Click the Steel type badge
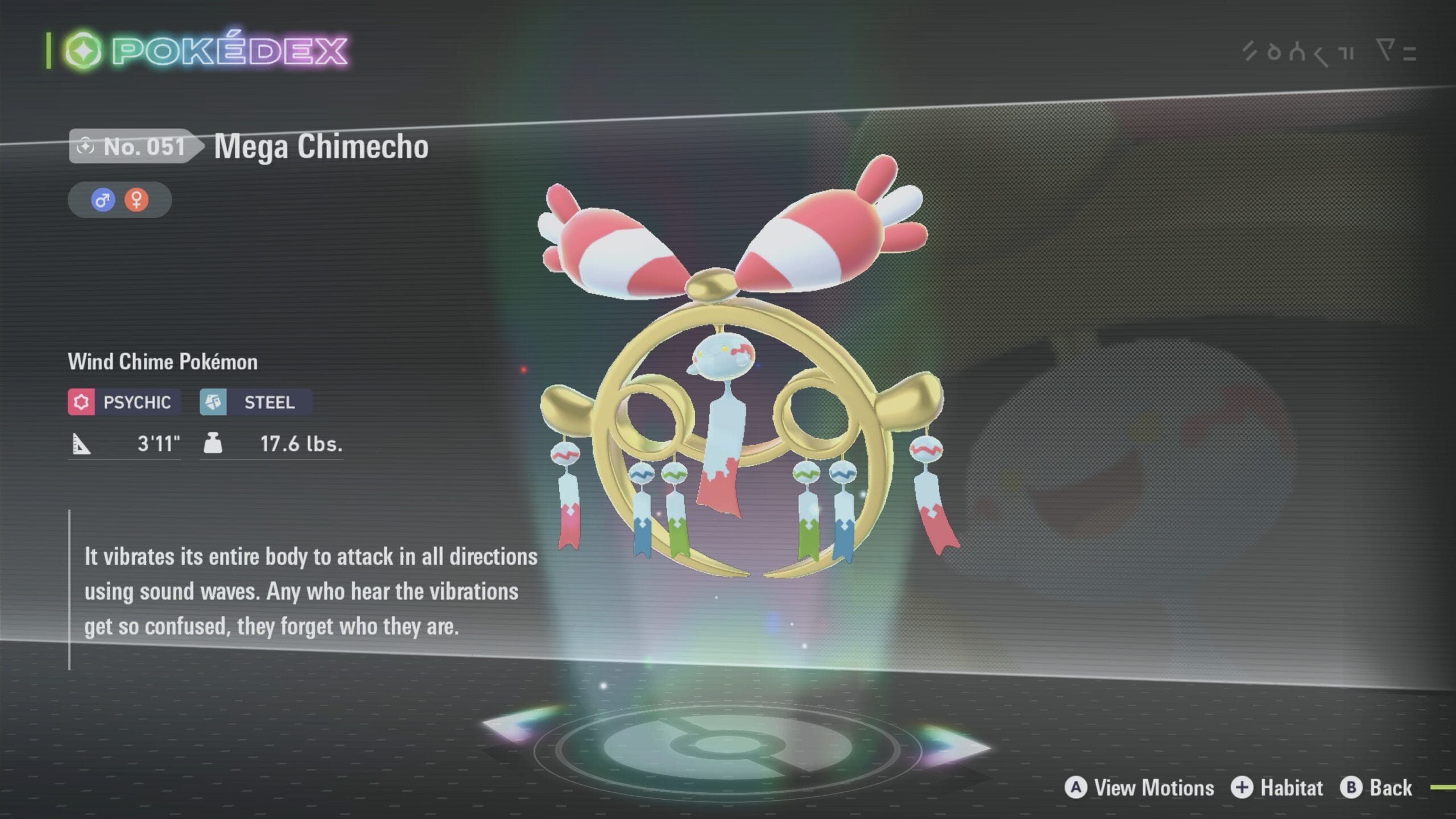The image size is (1456, 819). point(255,402)
